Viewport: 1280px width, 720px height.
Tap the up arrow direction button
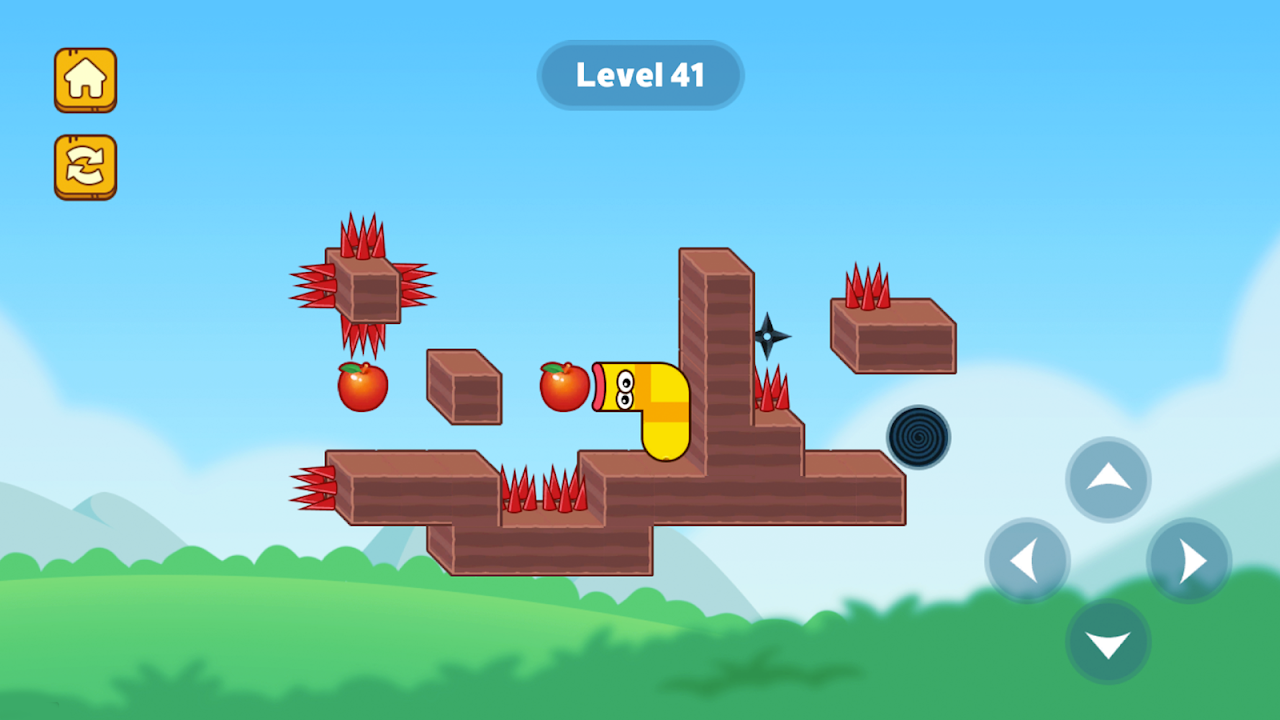(1108, 479)
